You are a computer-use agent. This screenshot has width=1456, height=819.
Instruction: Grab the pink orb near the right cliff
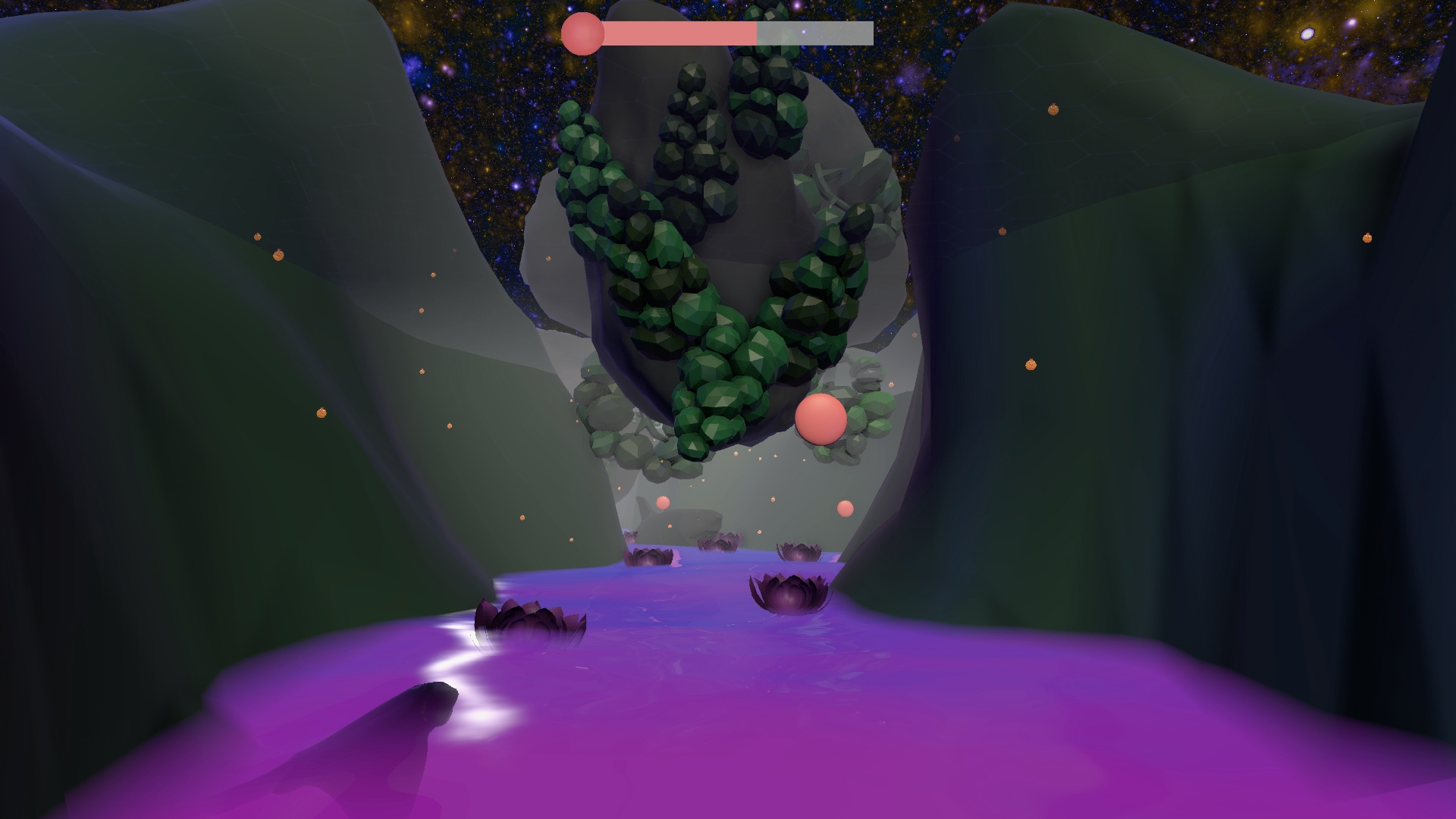point(845,509)
